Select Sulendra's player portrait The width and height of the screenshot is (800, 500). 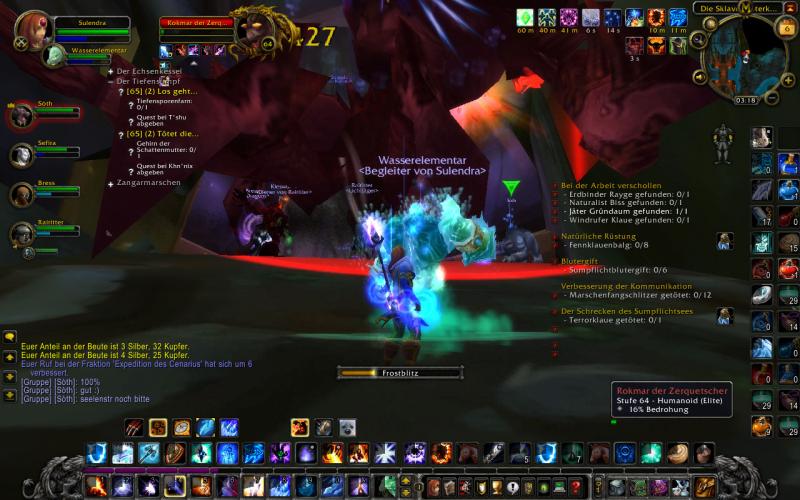[x=32, y=32]
